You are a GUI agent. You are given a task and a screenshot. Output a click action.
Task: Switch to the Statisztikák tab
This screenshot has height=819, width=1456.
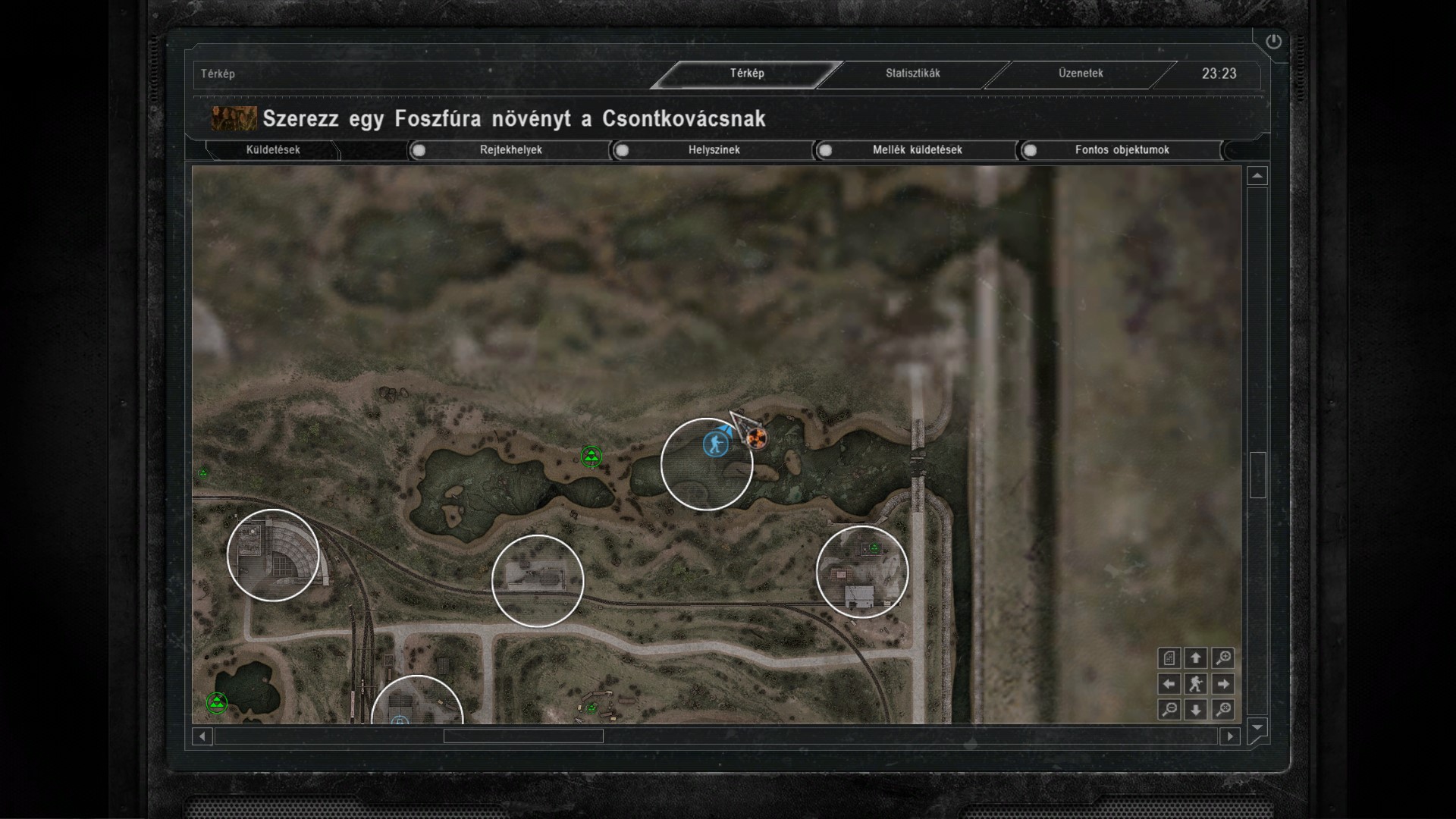[912, 74]
